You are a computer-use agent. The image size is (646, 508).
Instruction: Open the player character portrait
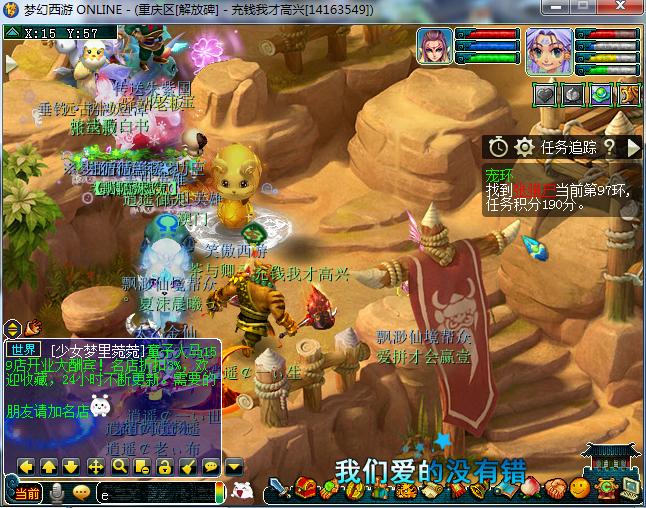[549, 52]
